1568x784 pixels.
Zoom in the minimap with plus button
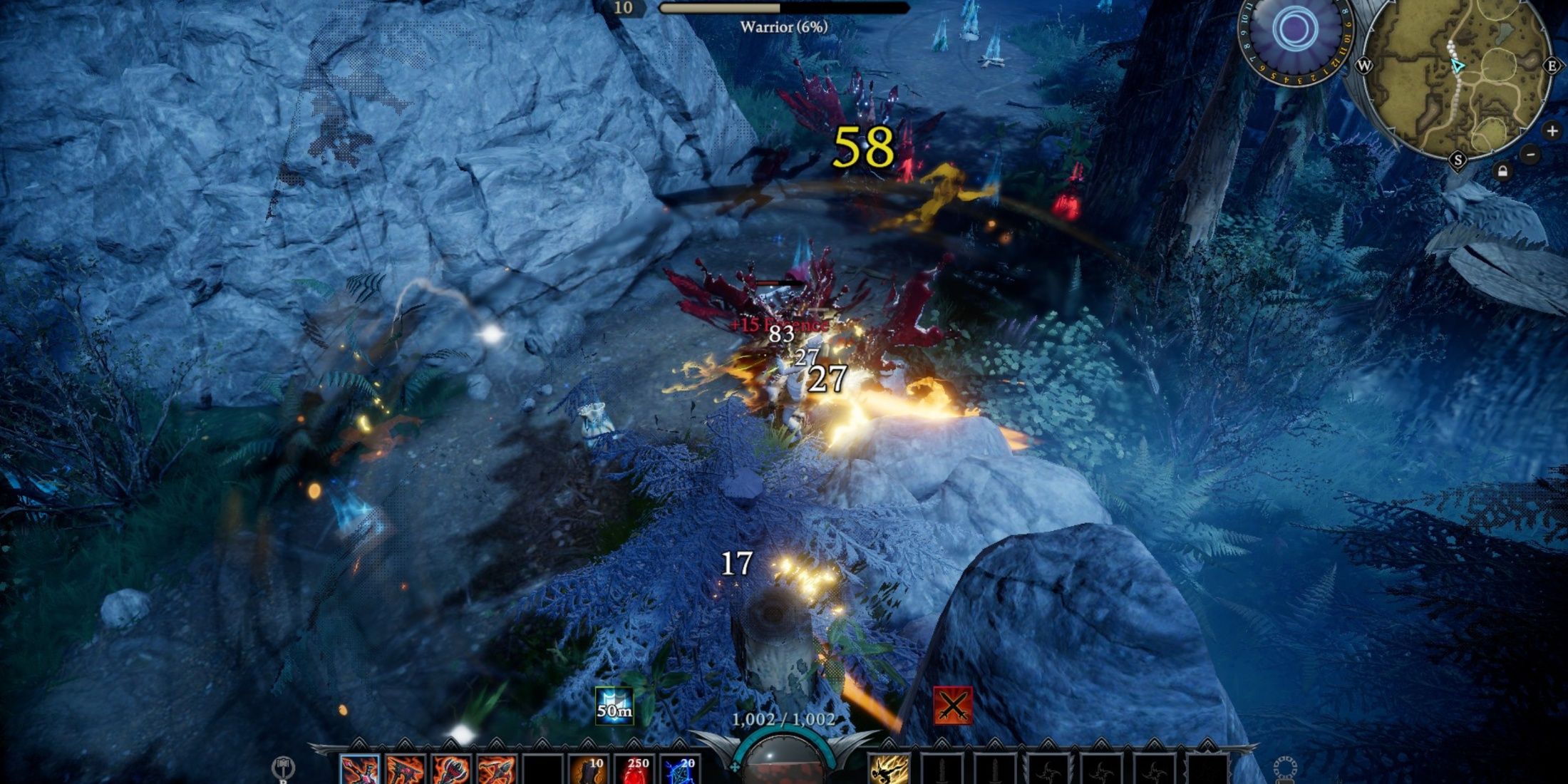(x=1552, y=130)
